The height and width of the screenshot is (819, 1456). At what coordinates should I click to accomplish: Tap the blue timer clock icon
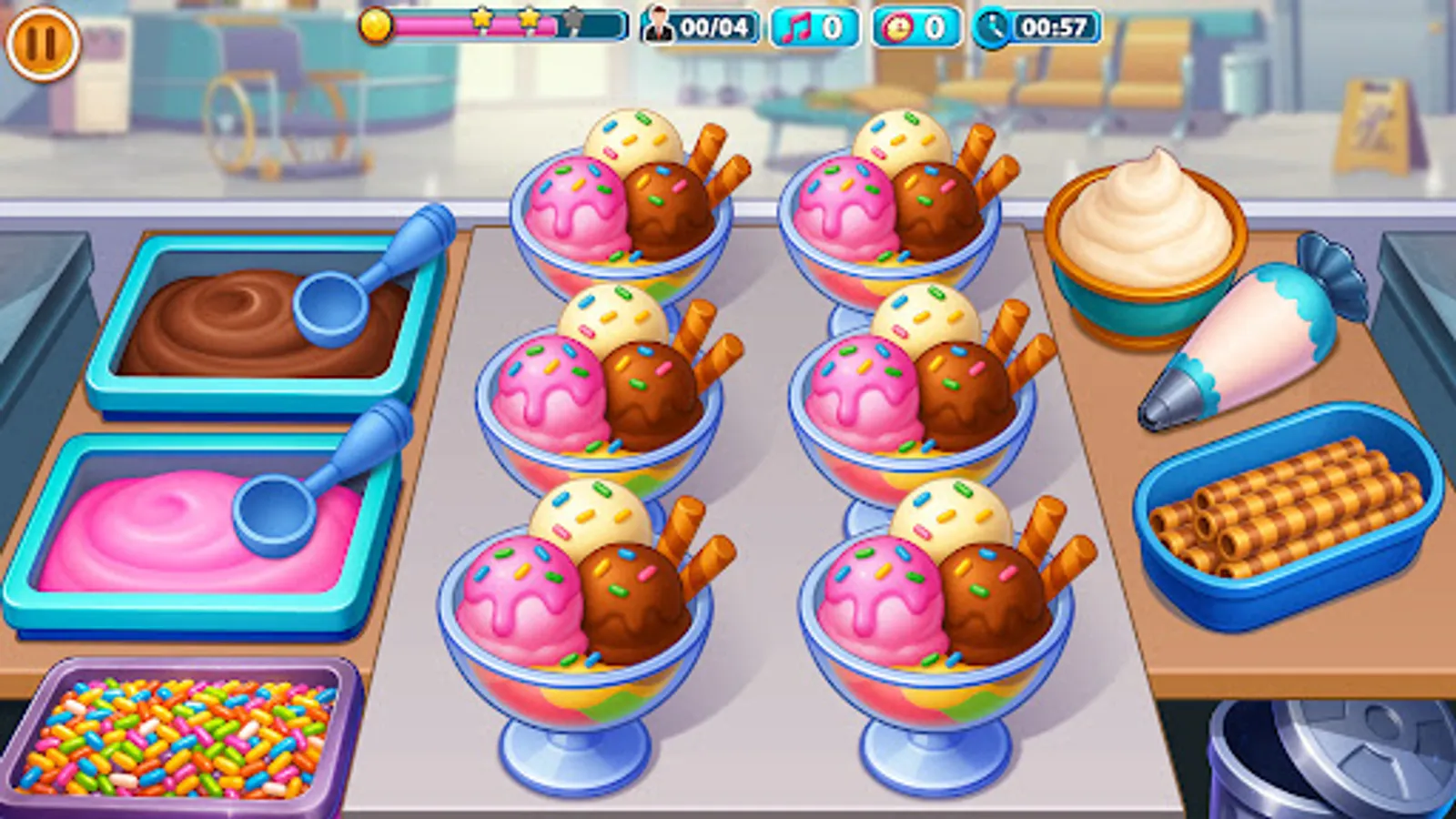tap(994, 28)
